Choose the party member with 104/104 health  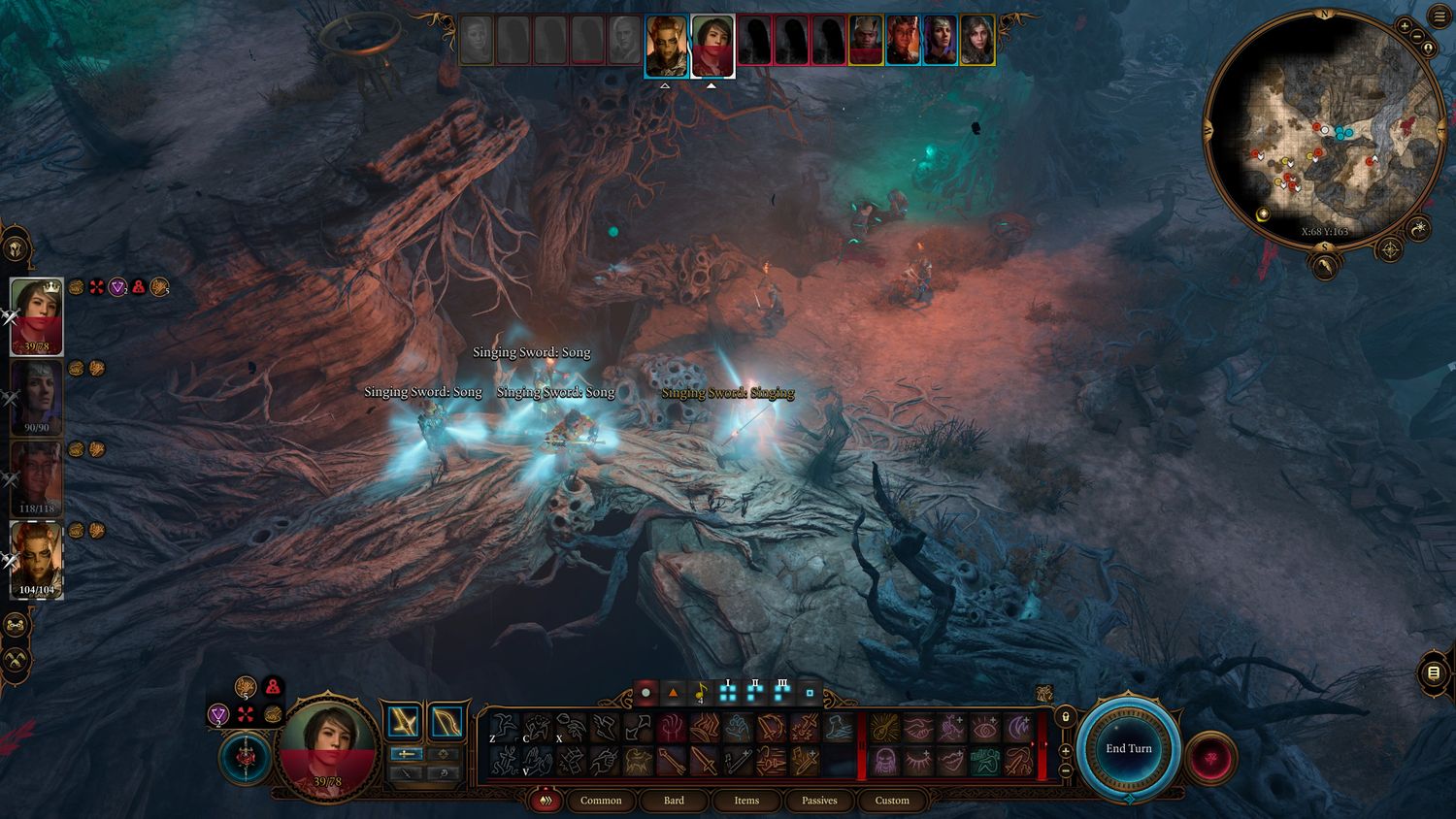[x=37, y=560]
